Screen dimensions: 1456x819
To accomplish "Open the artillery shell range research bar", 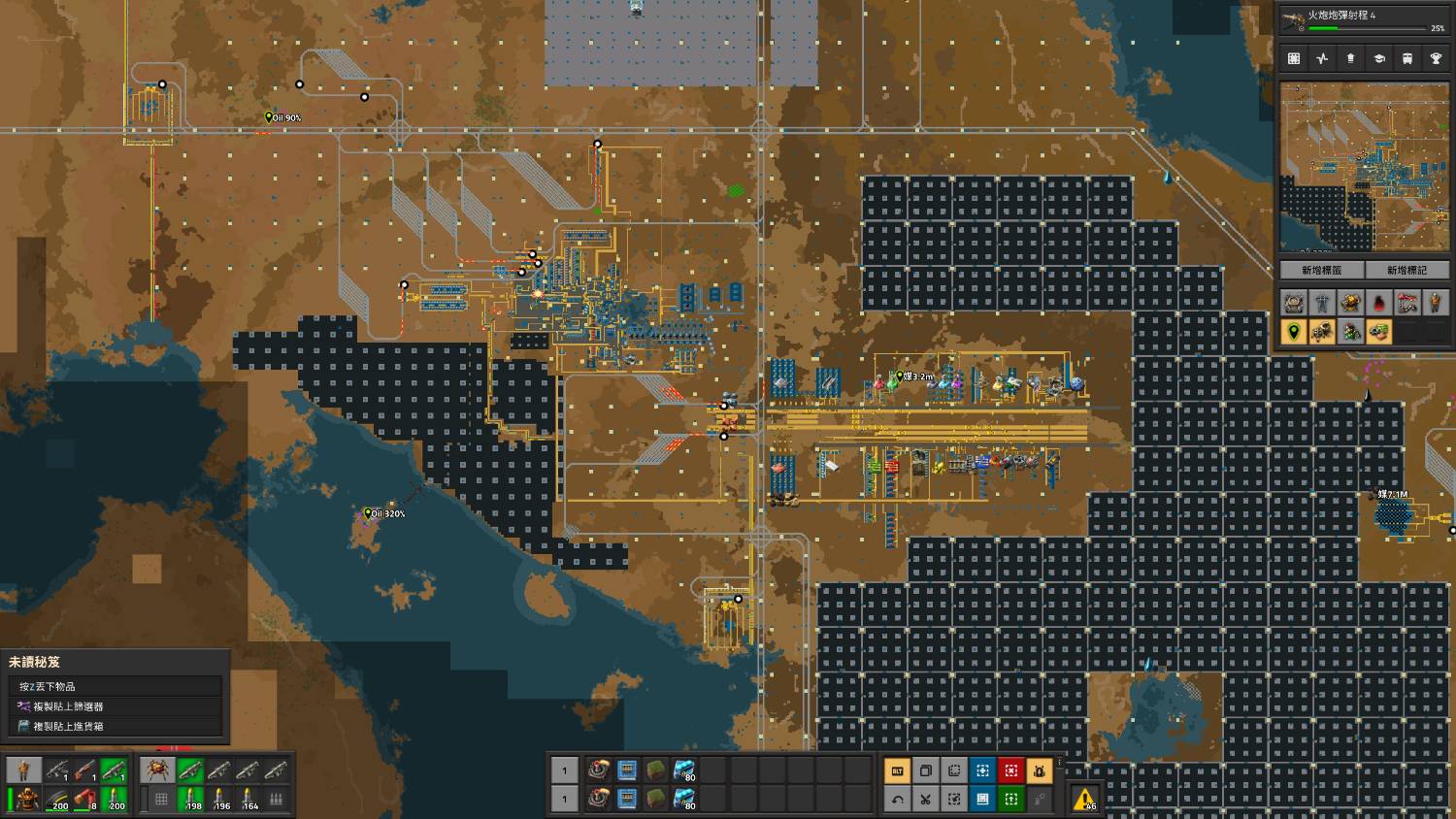I will pos(1363,20).
